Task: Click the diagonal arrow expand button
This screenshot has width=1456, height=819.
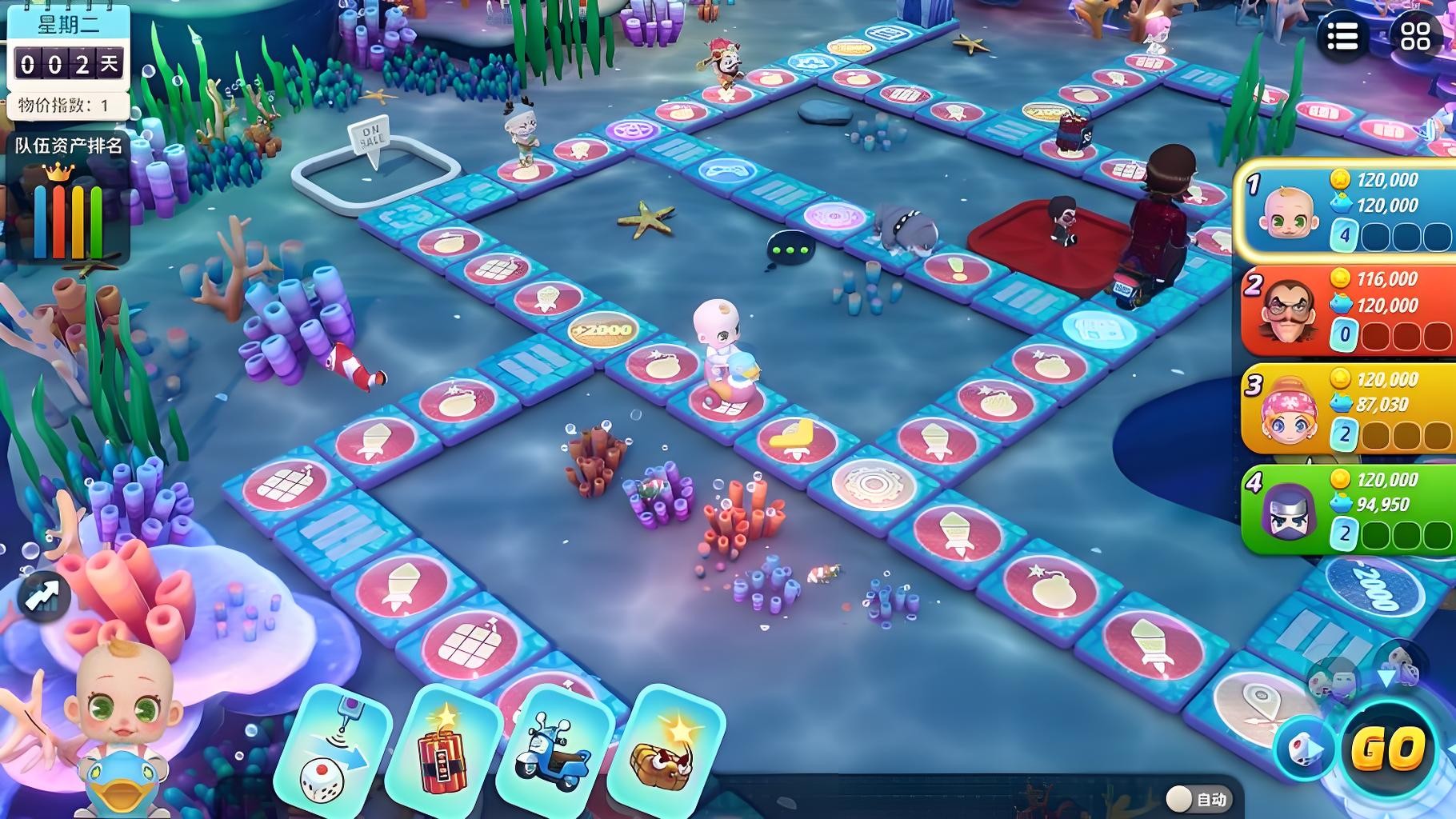Action: (x=43, y=595)
